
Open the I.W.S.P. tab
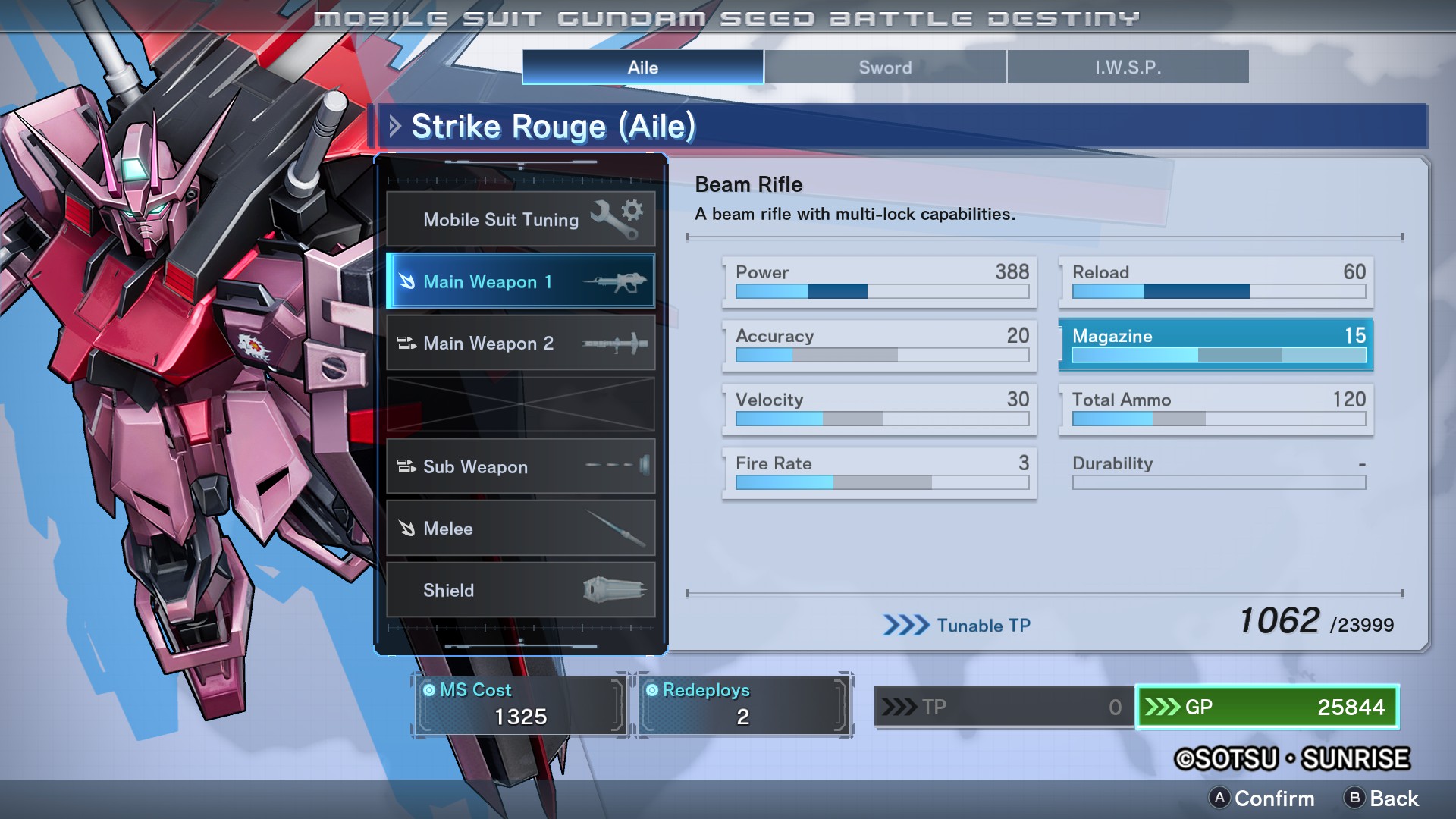pos(1128,67)
